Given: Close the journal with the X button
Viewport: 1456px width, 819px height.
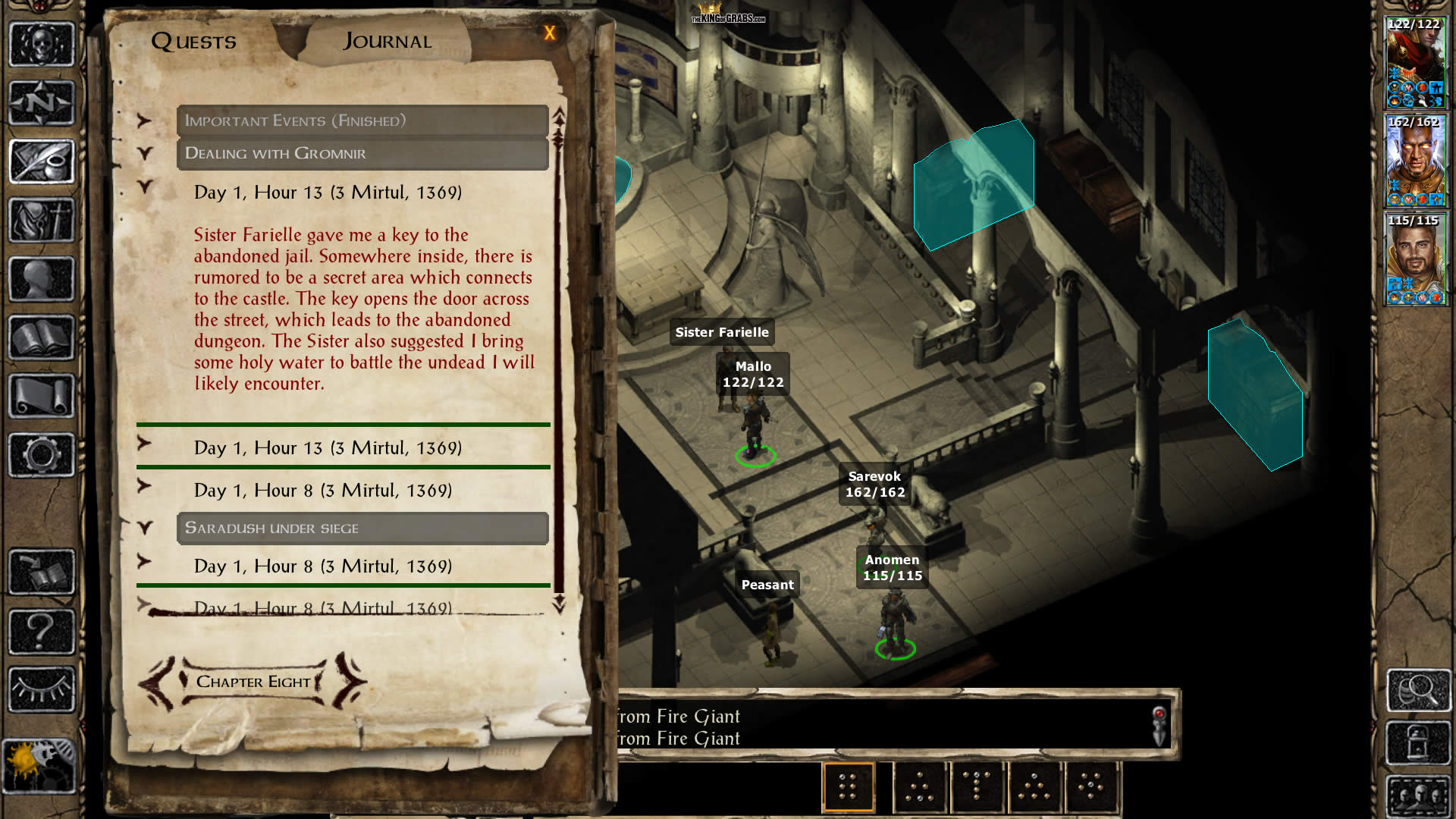Looking at the screenshot, I should pyautogui.click(x=550, y=33).
